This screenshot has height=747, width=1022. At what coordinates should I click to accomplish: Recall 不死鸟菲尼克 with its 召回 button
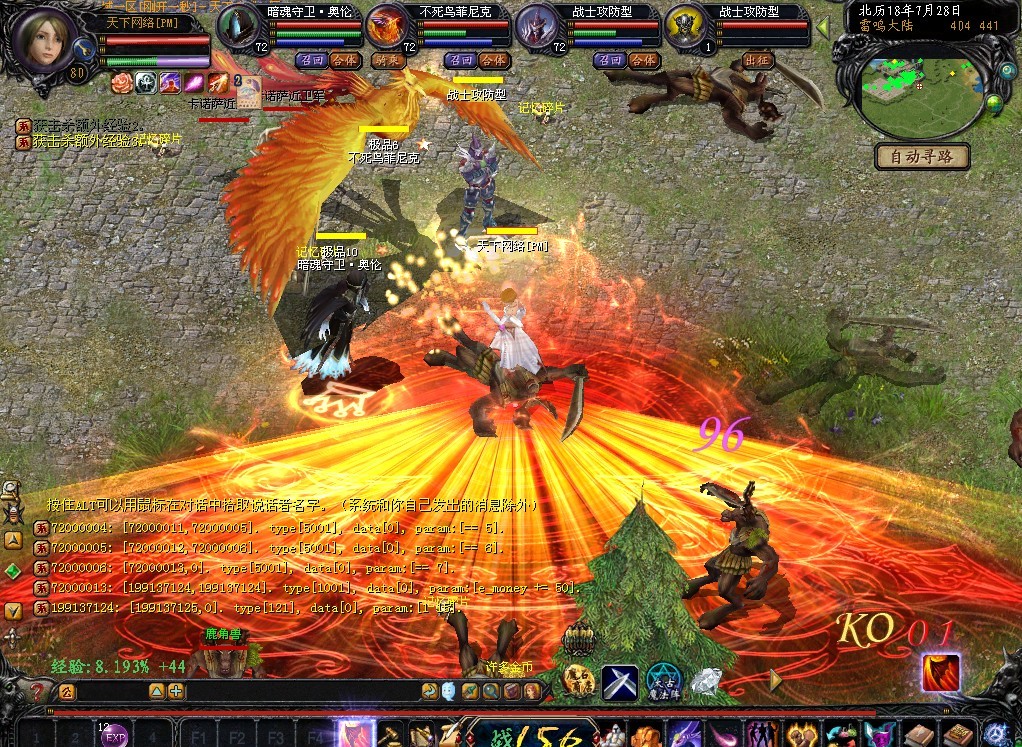click(x=458, y=60)
